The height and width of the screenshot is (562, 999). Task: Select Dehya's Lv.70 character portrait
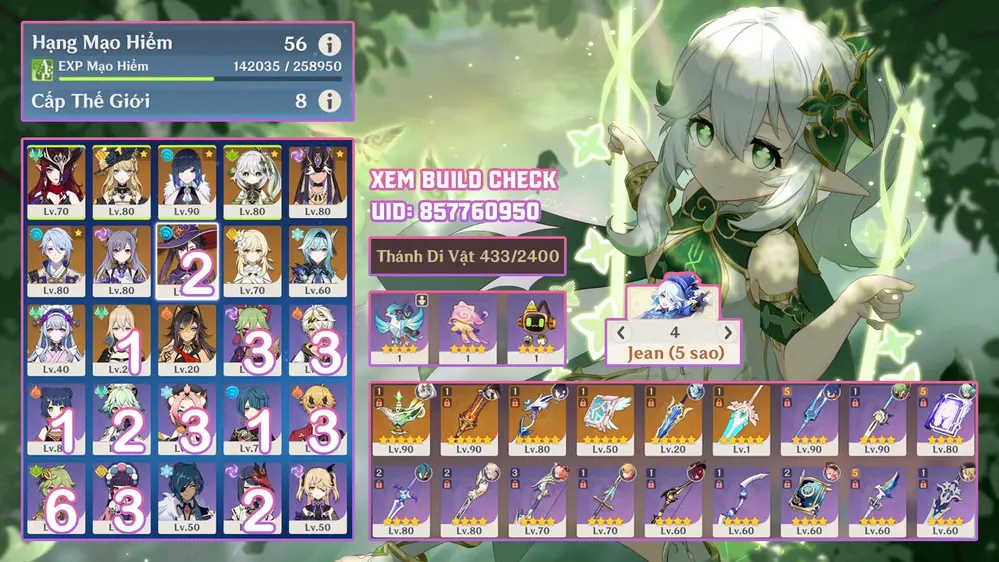tap(56, 182)
